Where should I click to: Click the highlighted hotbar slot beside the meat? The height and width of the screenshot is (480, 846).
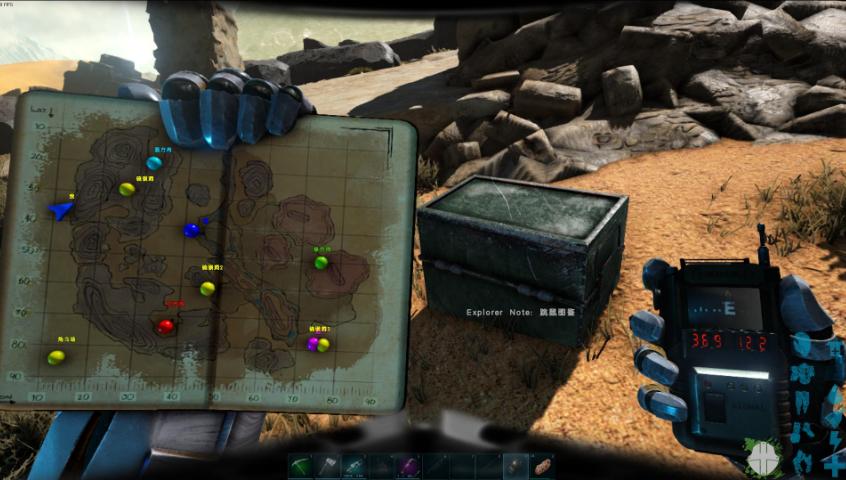515,465
